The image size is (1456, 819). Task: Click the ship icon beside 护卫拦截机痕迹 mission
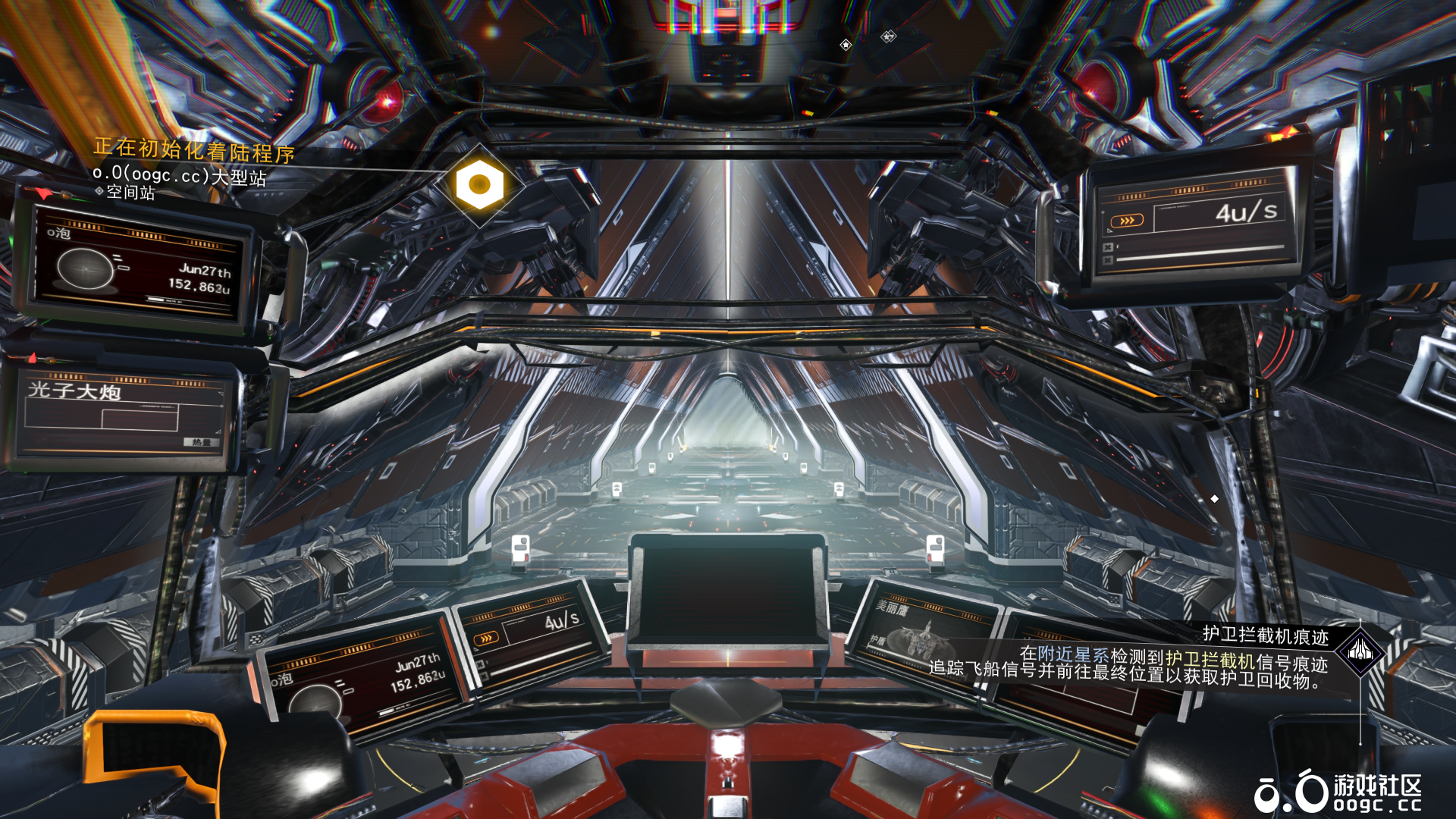pos(1361,654)
